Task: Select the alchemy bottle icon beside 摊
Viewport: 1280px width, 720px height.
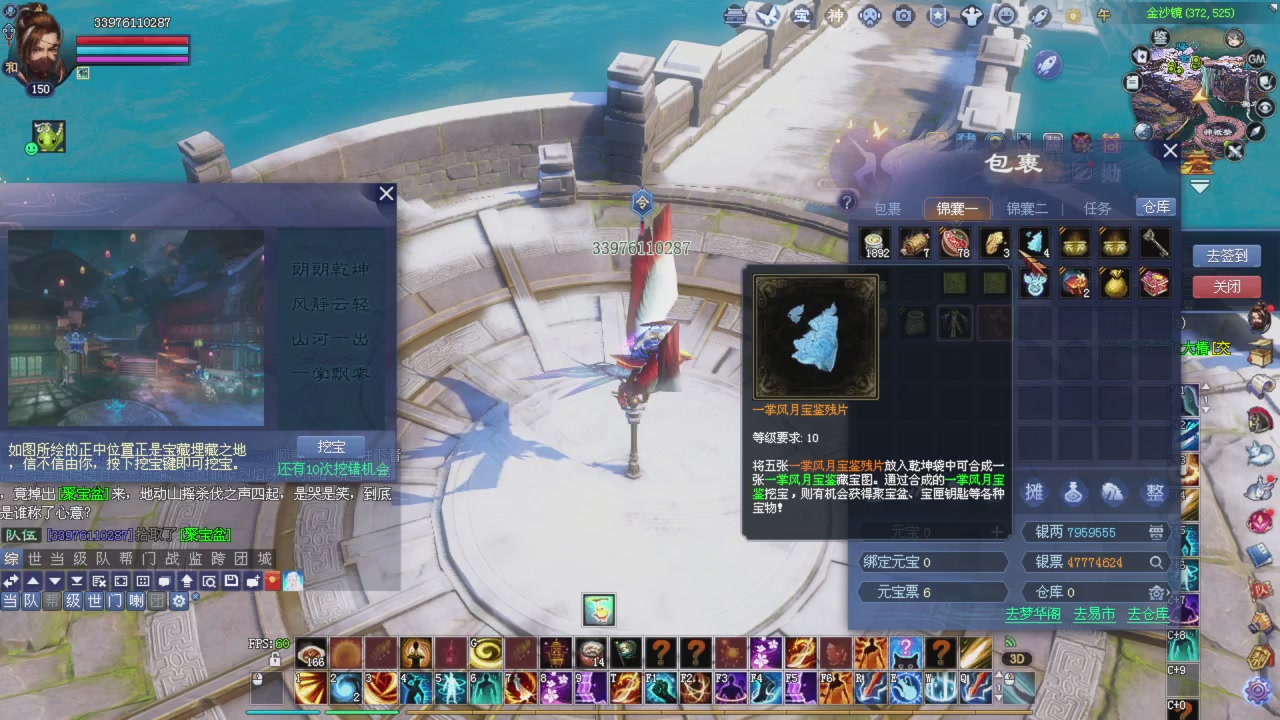Action: [1074, 492]
